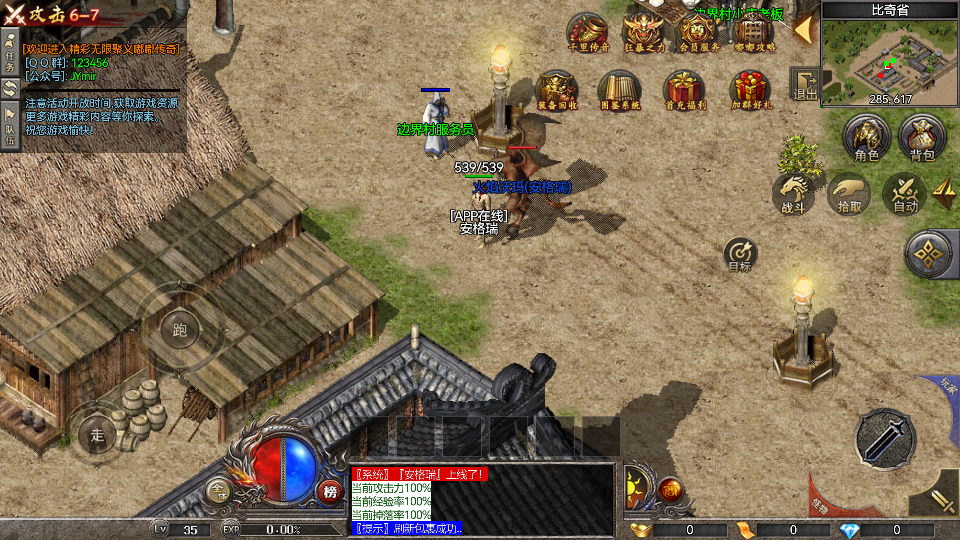Click the swap arrows button beside the chat panel
Screen dimensions: 960x540
tap(10, 88)
